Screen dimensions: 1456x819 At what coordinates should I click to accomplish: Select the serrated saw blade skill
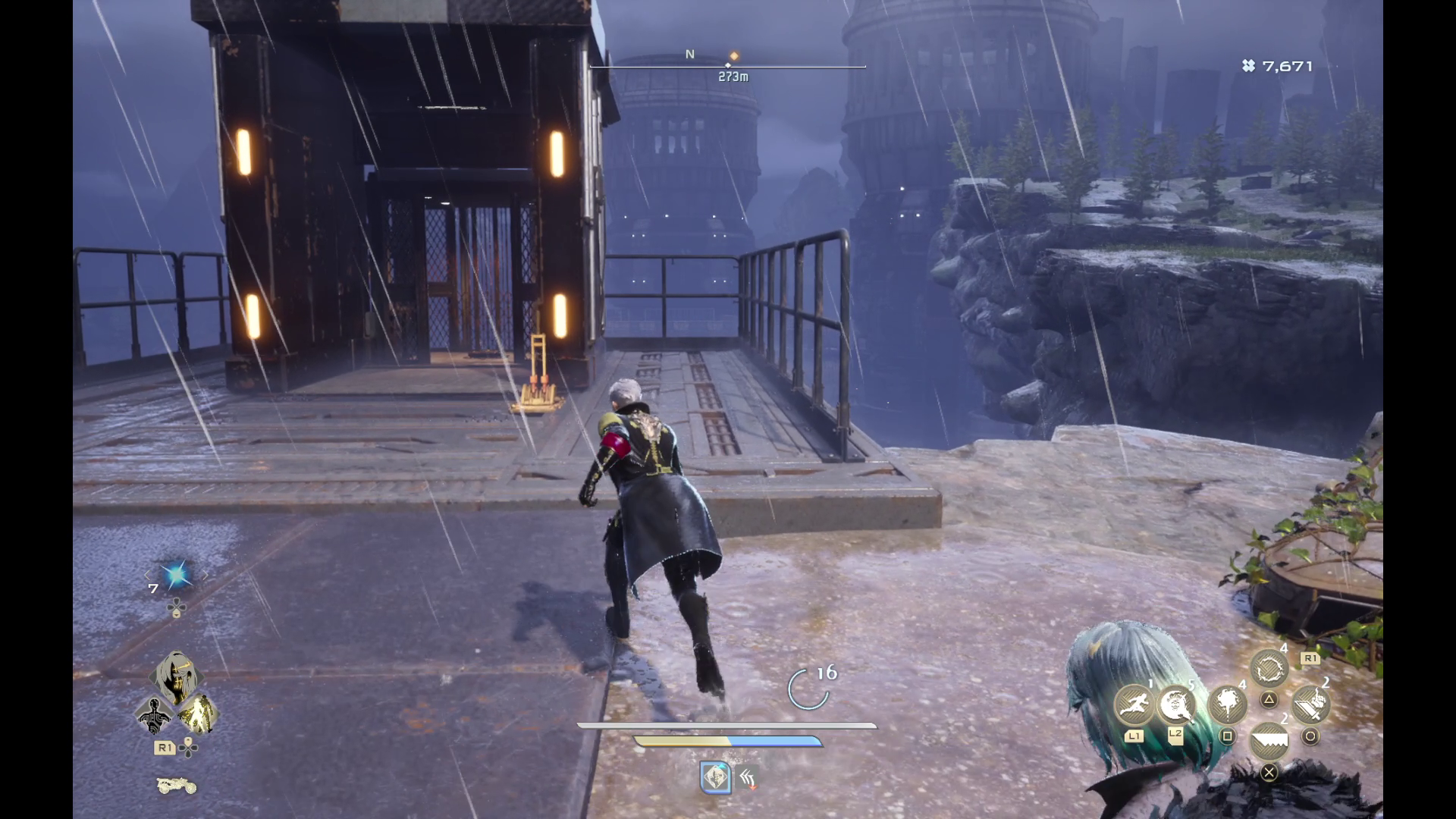coord(1269,741)
